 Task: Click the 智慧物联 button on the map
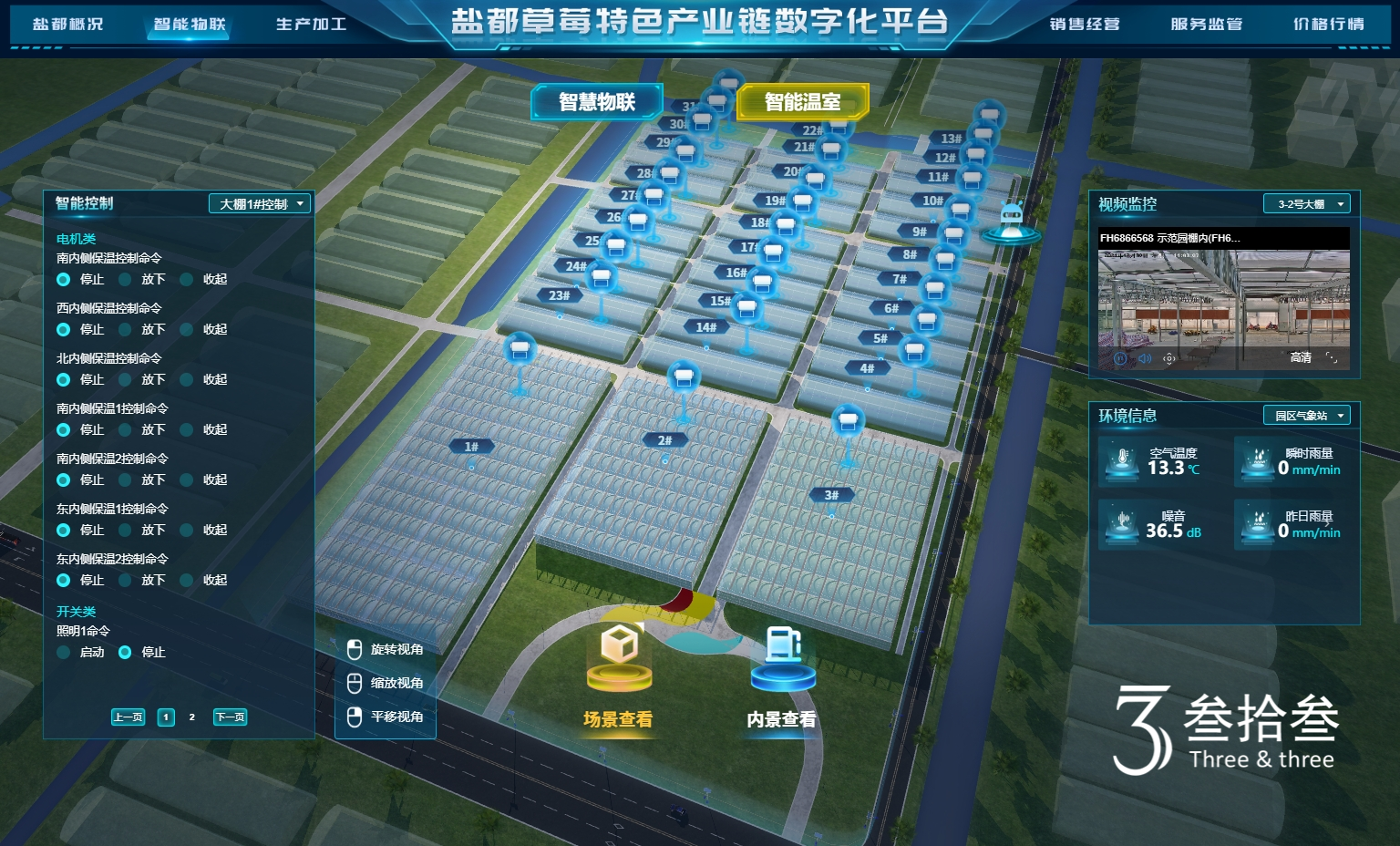pyautogui.click(x=597, y=102)
